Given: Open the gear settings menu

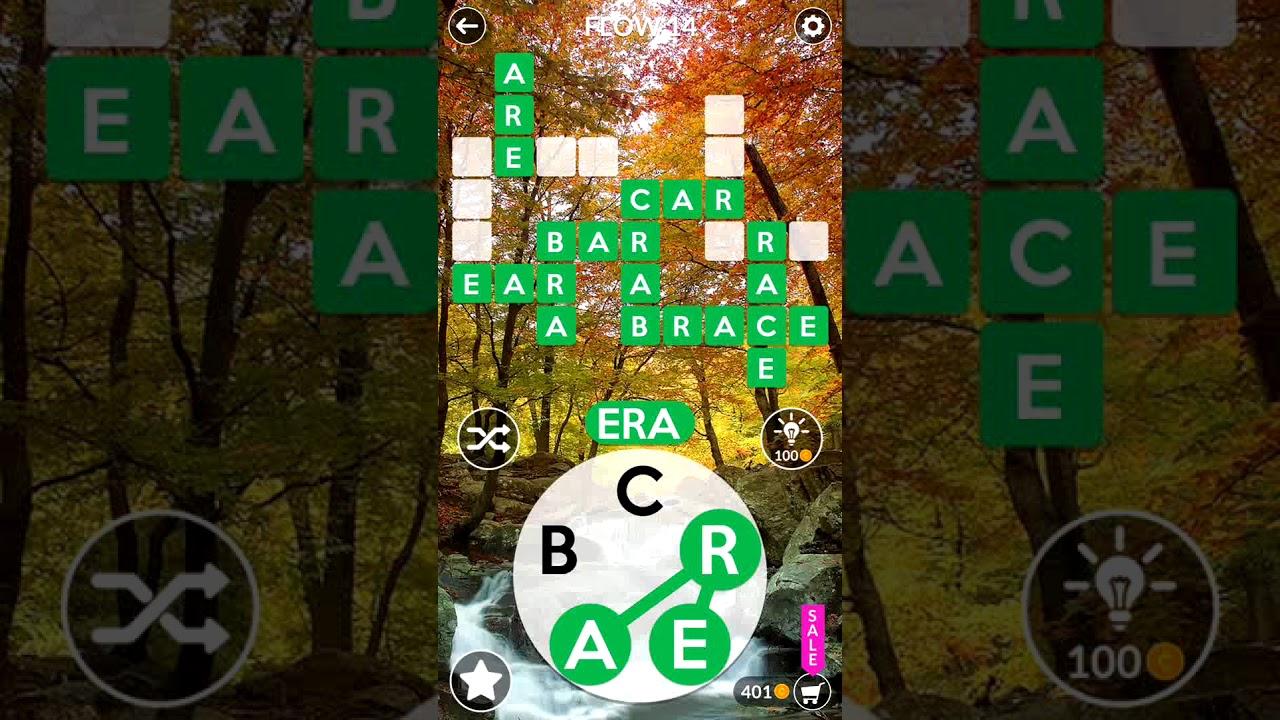Looking at the screenshot, I should (x=812, y=26).
